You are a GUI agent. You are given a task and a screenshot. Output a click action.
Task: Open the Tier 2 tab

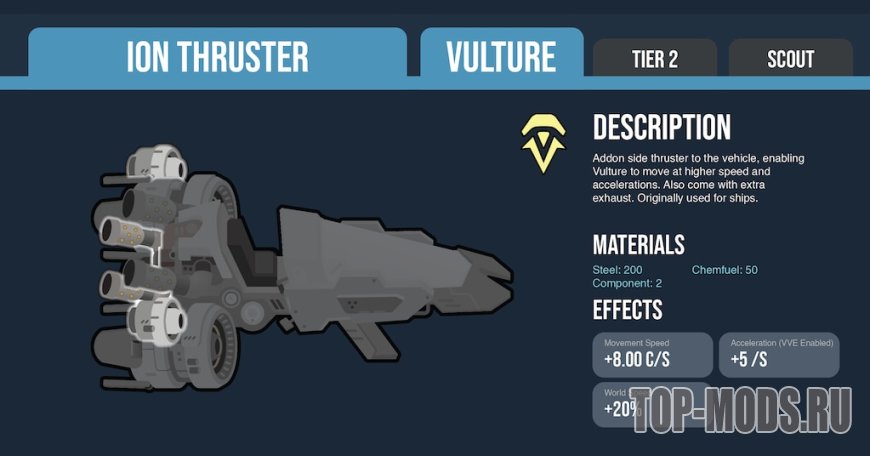654,59
